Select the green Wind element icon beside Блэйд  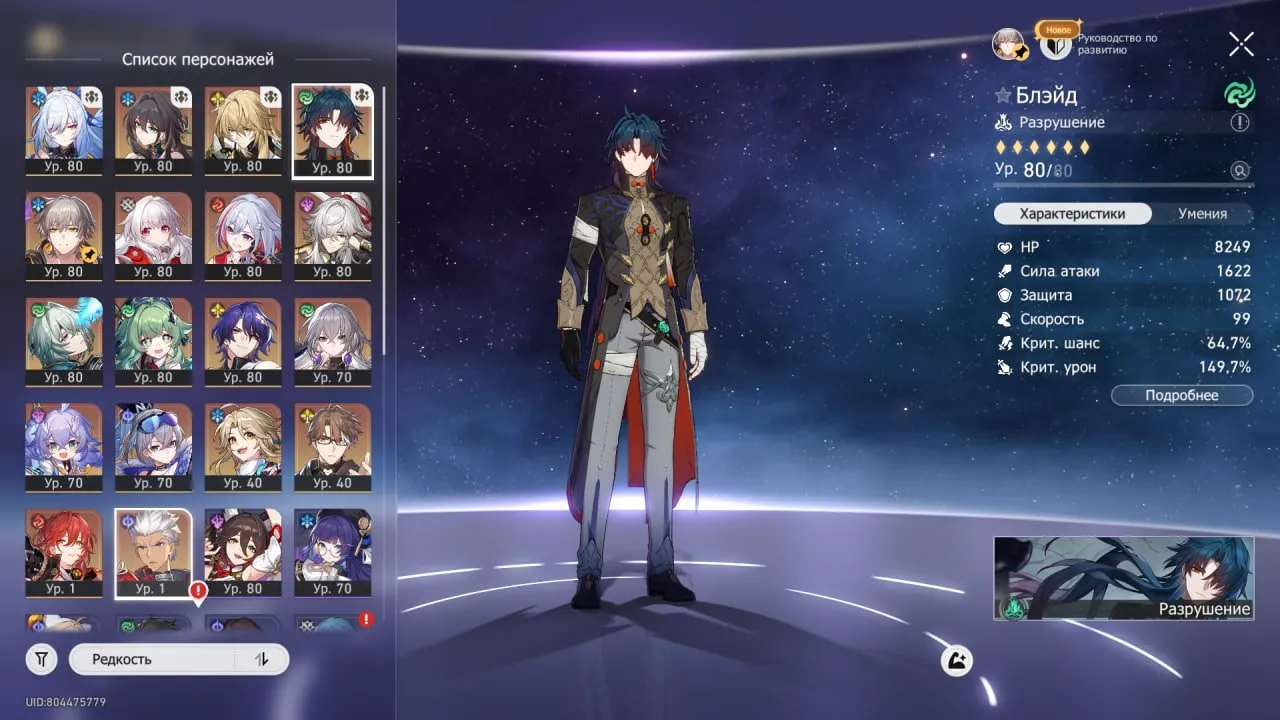click(1241, 94)
